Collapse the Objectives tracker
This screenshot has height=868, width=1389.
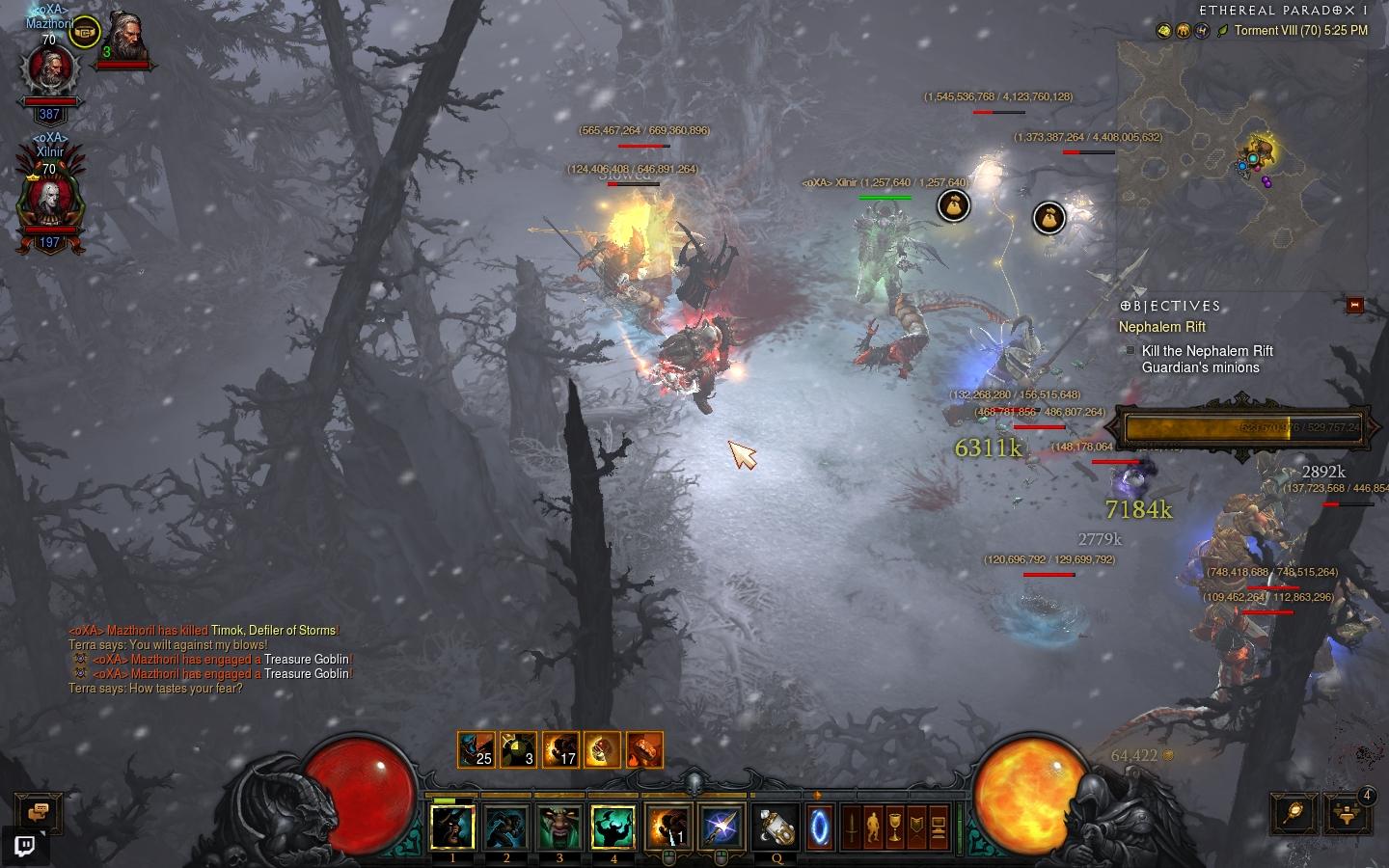point(1354,305)
